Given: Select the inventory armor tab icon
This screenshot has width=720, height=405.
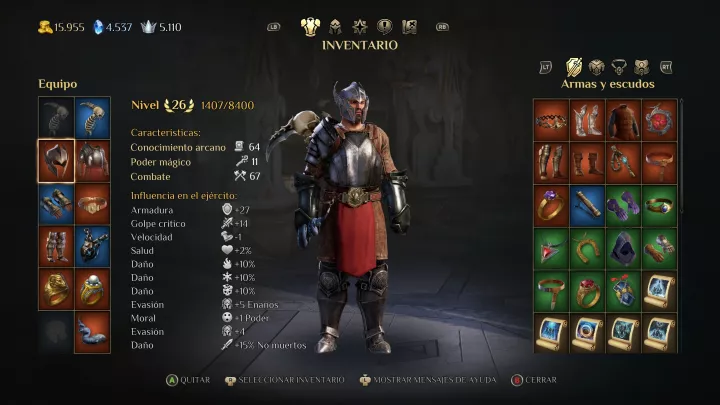Looking at the screenshot, I should pos(310,27).
